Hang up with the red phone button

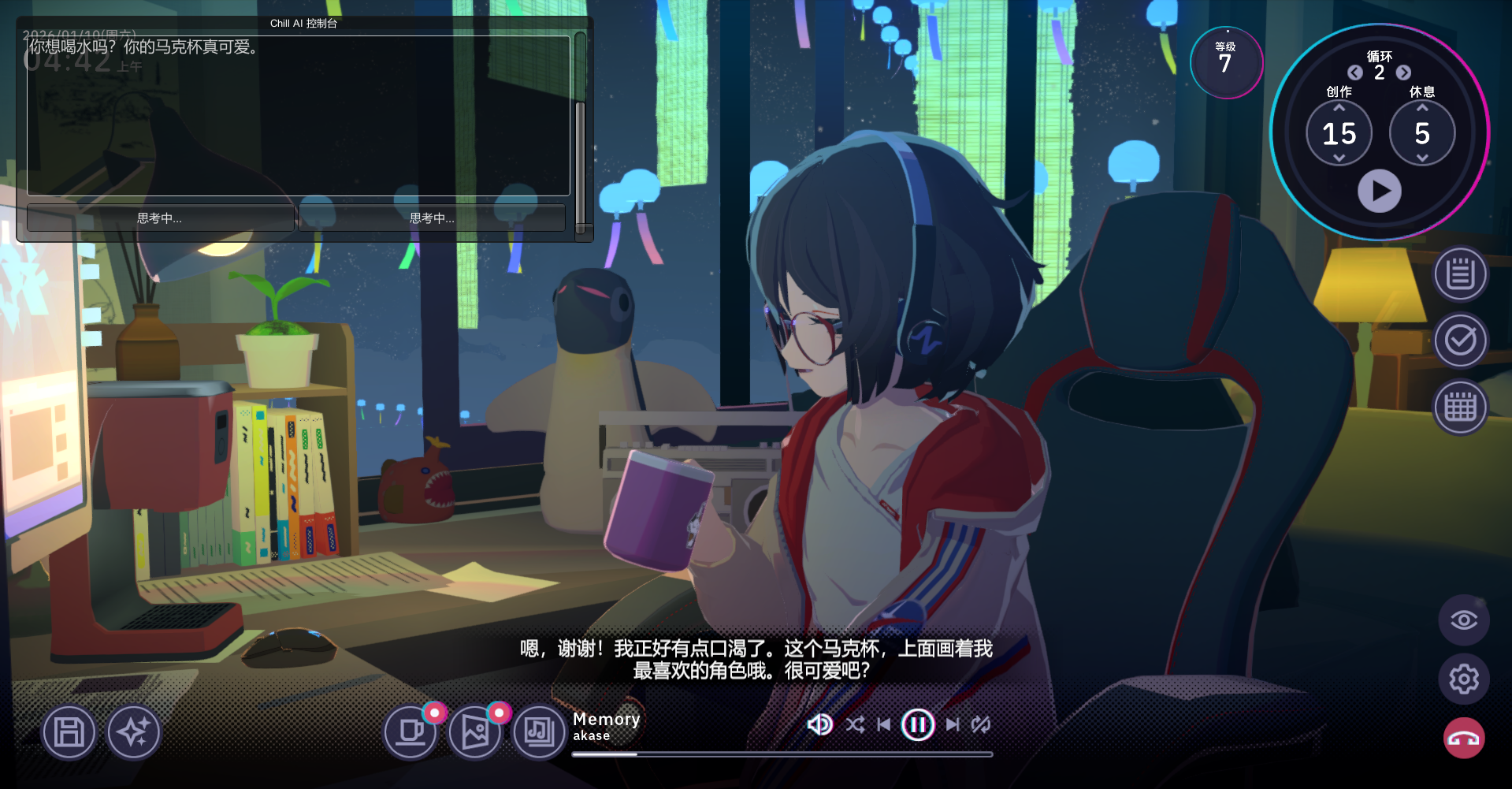coord(1463,738)
